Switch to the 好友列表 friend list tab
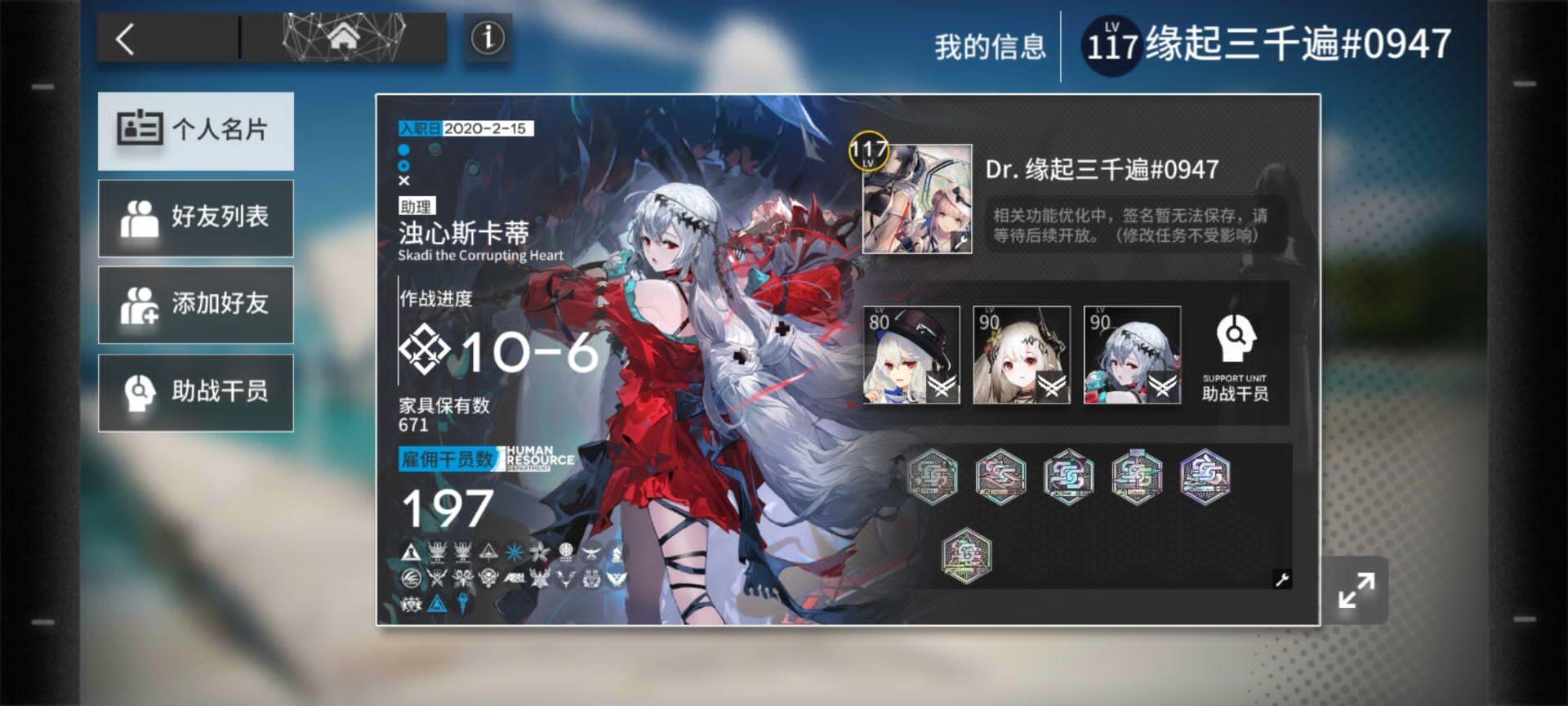Viewport: 1568px width, 706px height. (195, 217)
